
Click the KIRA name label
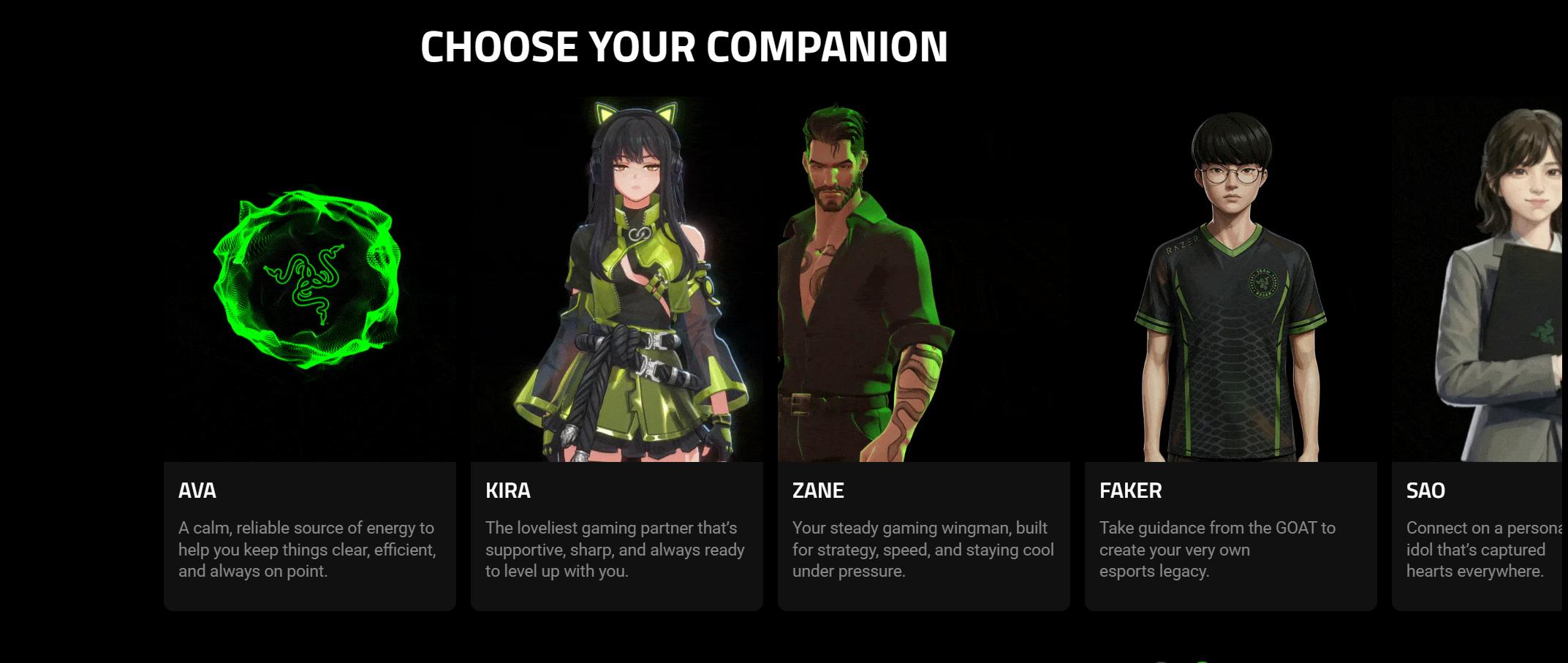(509, 492)
